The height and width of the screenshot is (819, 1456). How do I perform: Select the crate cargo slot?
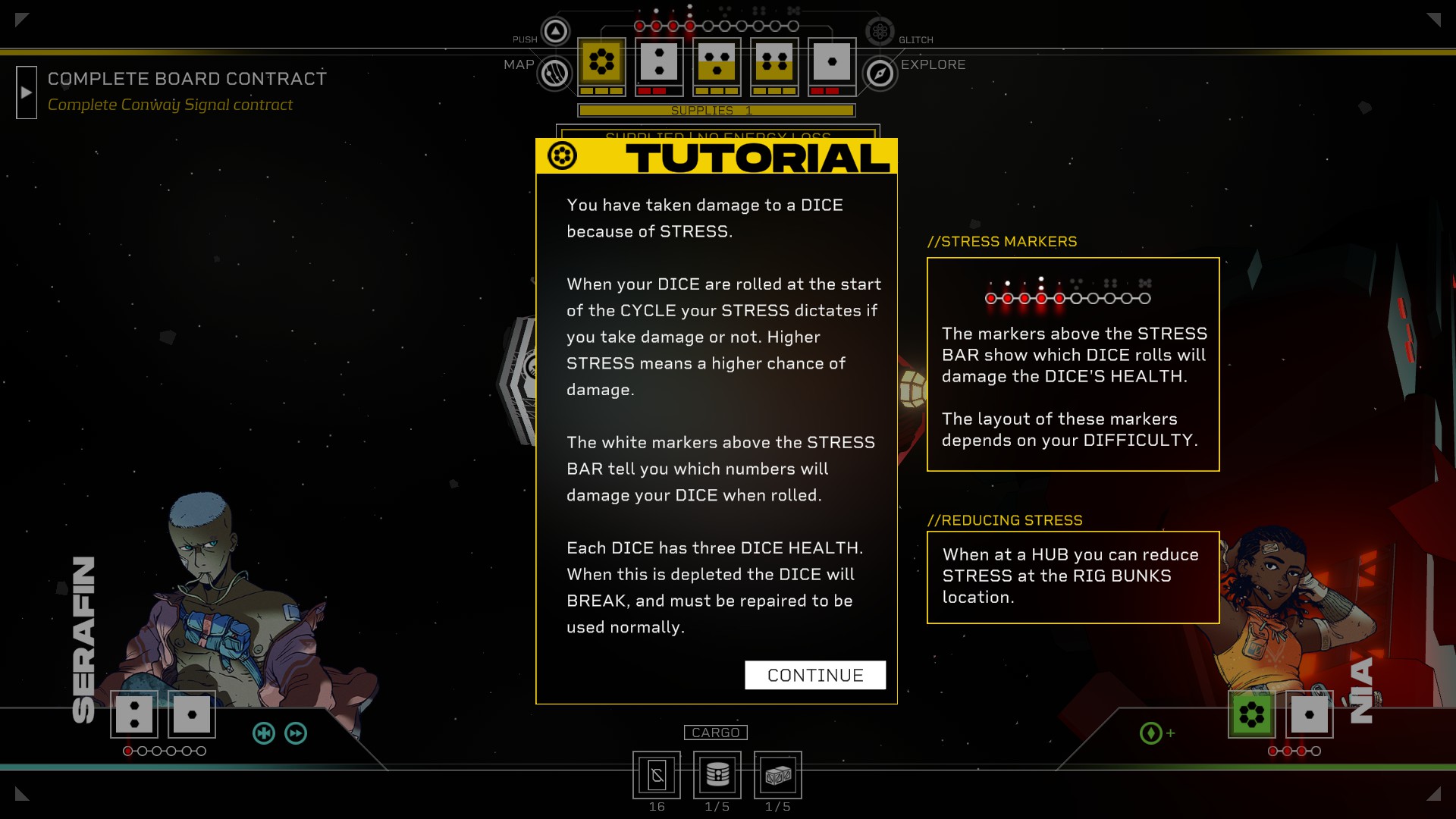tap(777, 775)
